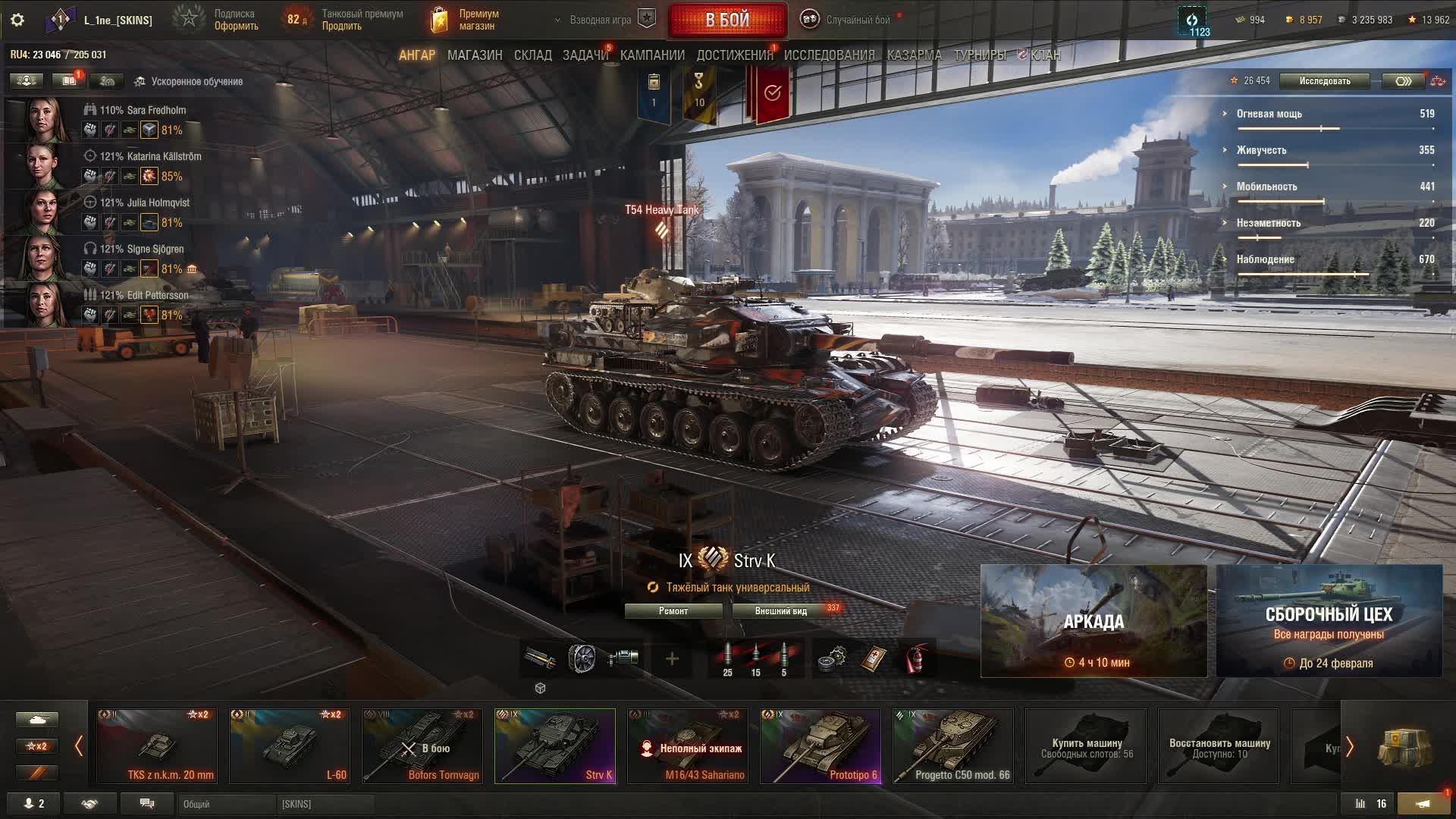
Task: Open the СКЛАД tab
Action: pos(532,55)
